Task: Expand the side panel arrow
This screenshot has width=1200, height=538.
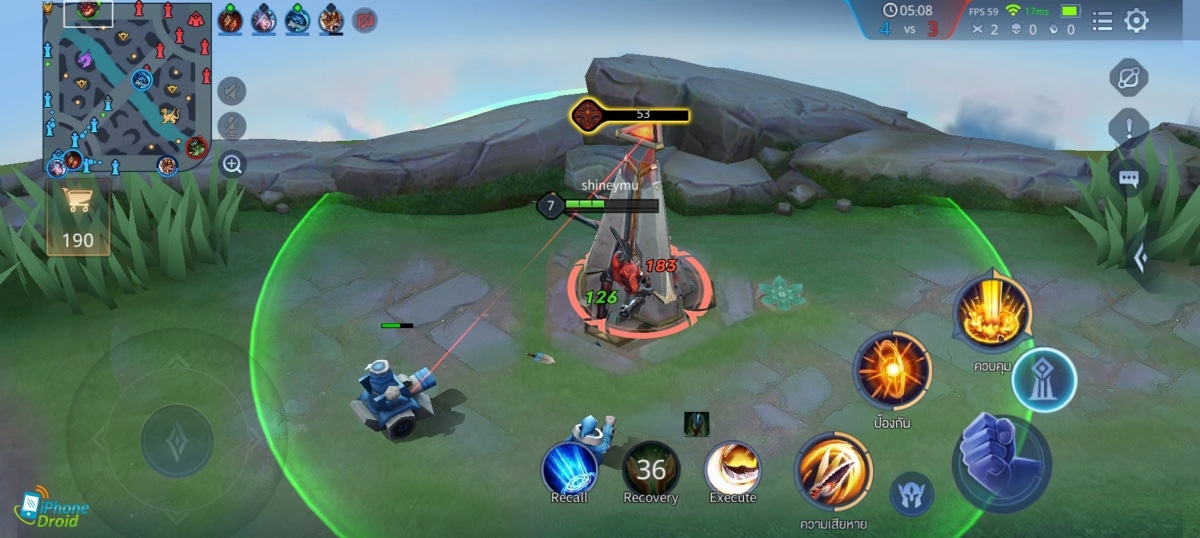Action: [x=1141, y=259]
